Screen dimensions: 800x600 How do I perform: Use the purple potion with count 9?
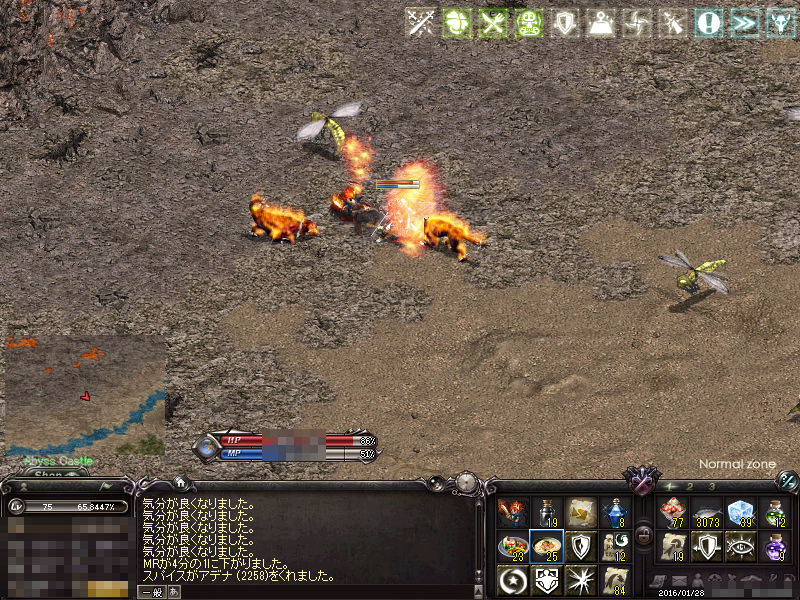click(x=774, y=546)
